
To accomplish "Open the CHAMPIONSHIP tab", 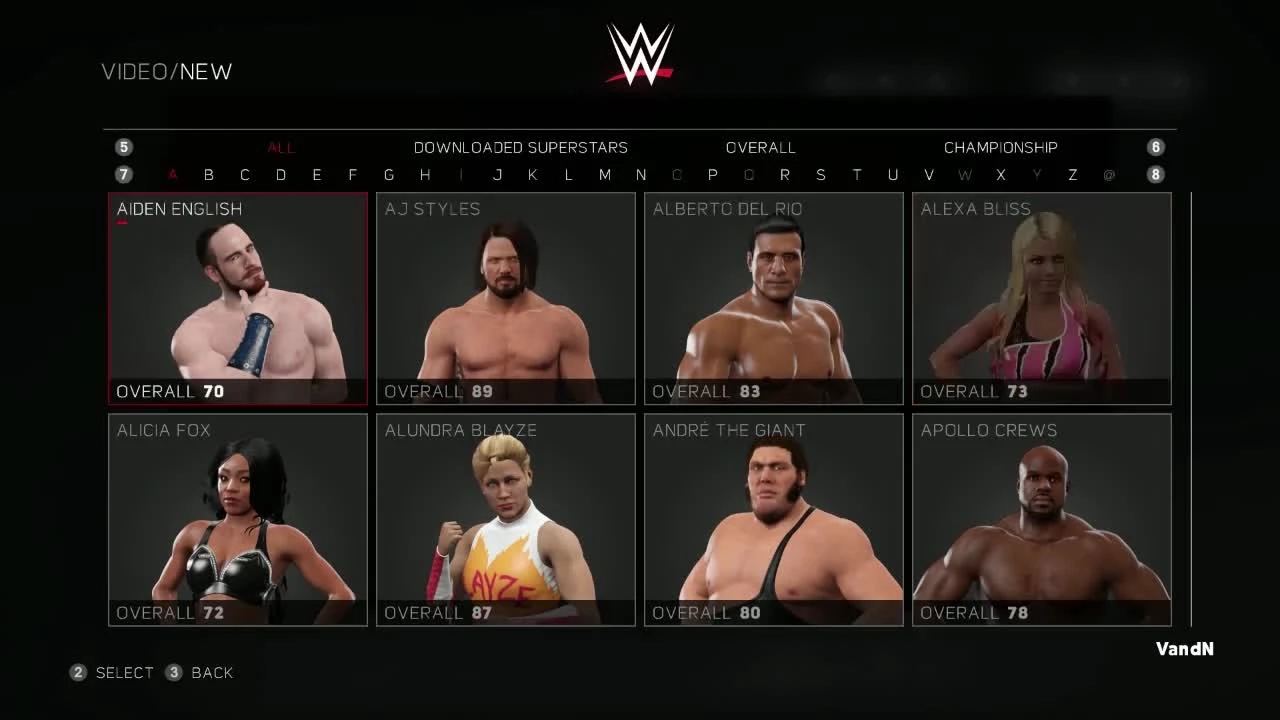I will coord(1000,147).
